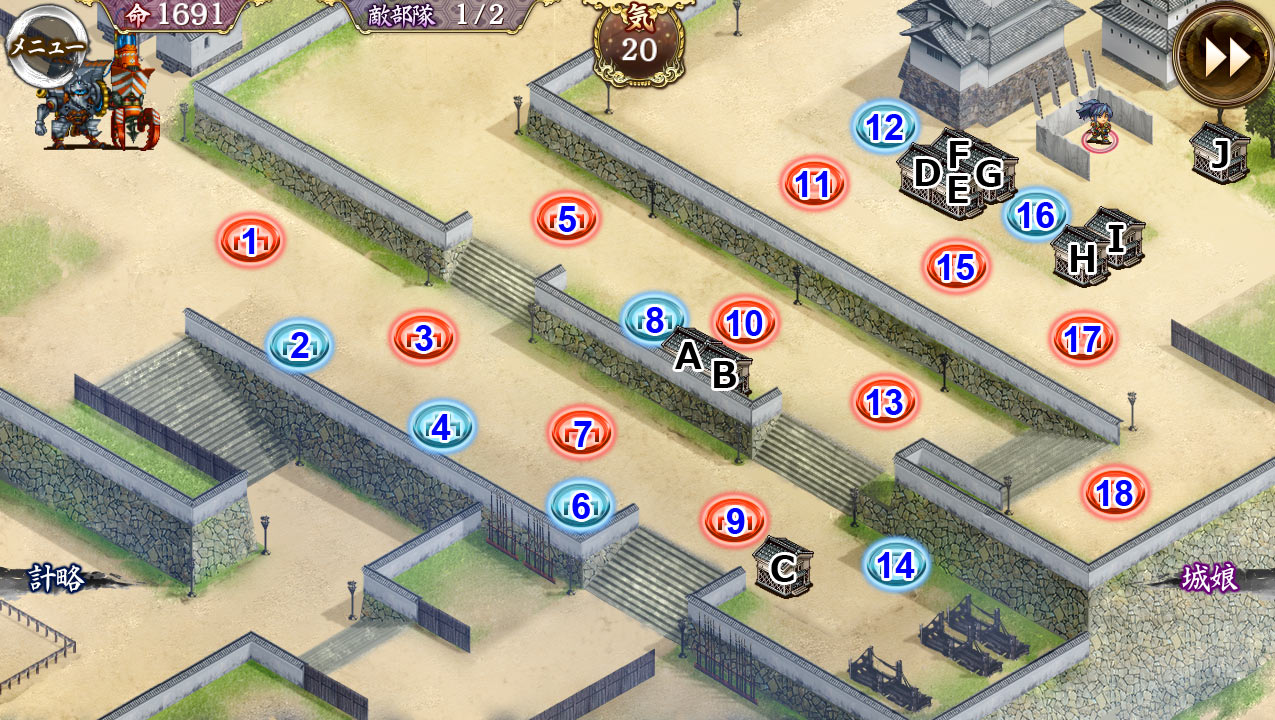Image resolution: width=1275 pixels, height=720 pixels.
Task: Click red deployment tile number 13
Action: pyautogui.click(x=885, y=402)
